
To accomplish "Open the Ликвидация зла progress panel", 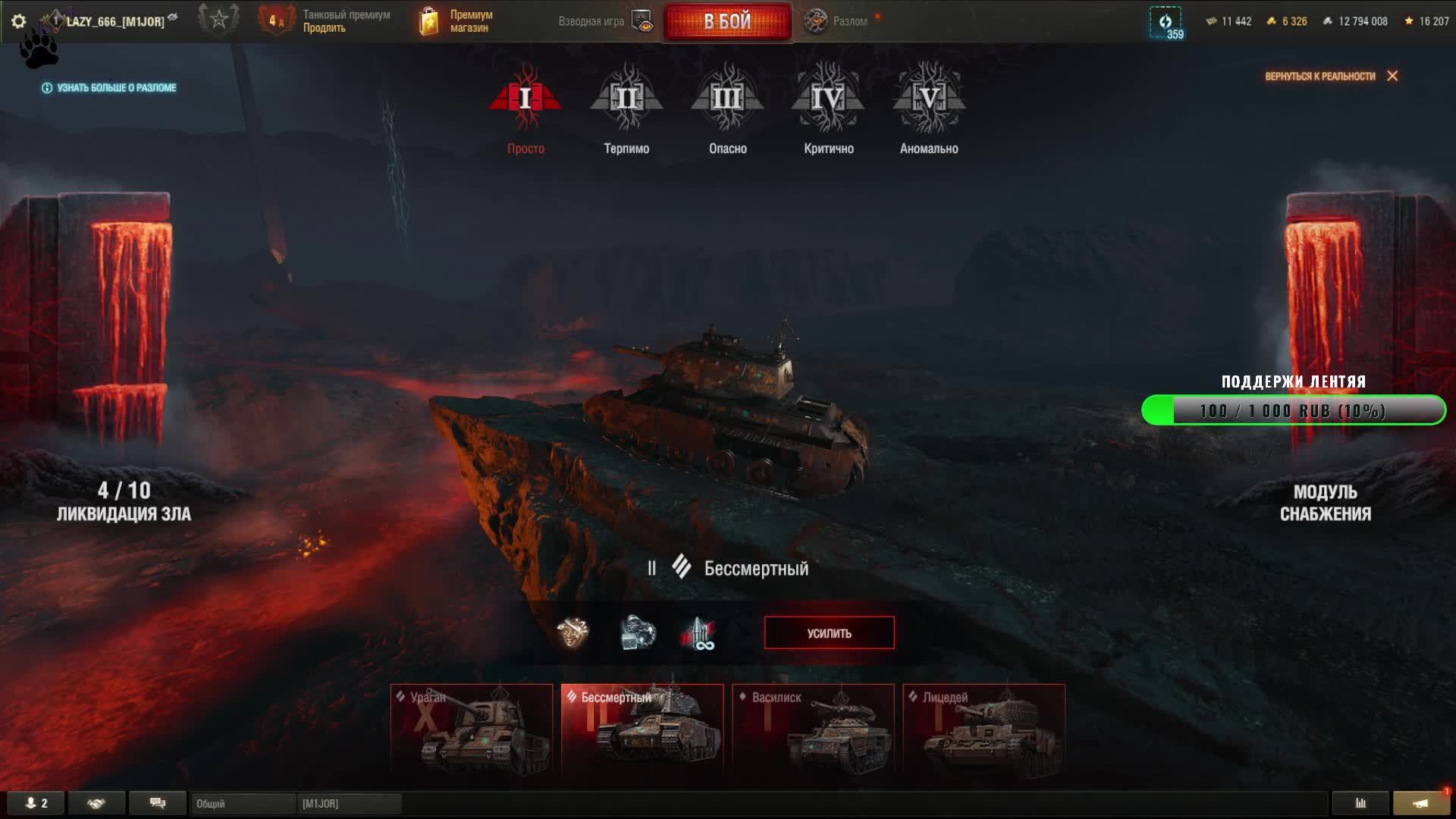I will [x=124, y=502].
